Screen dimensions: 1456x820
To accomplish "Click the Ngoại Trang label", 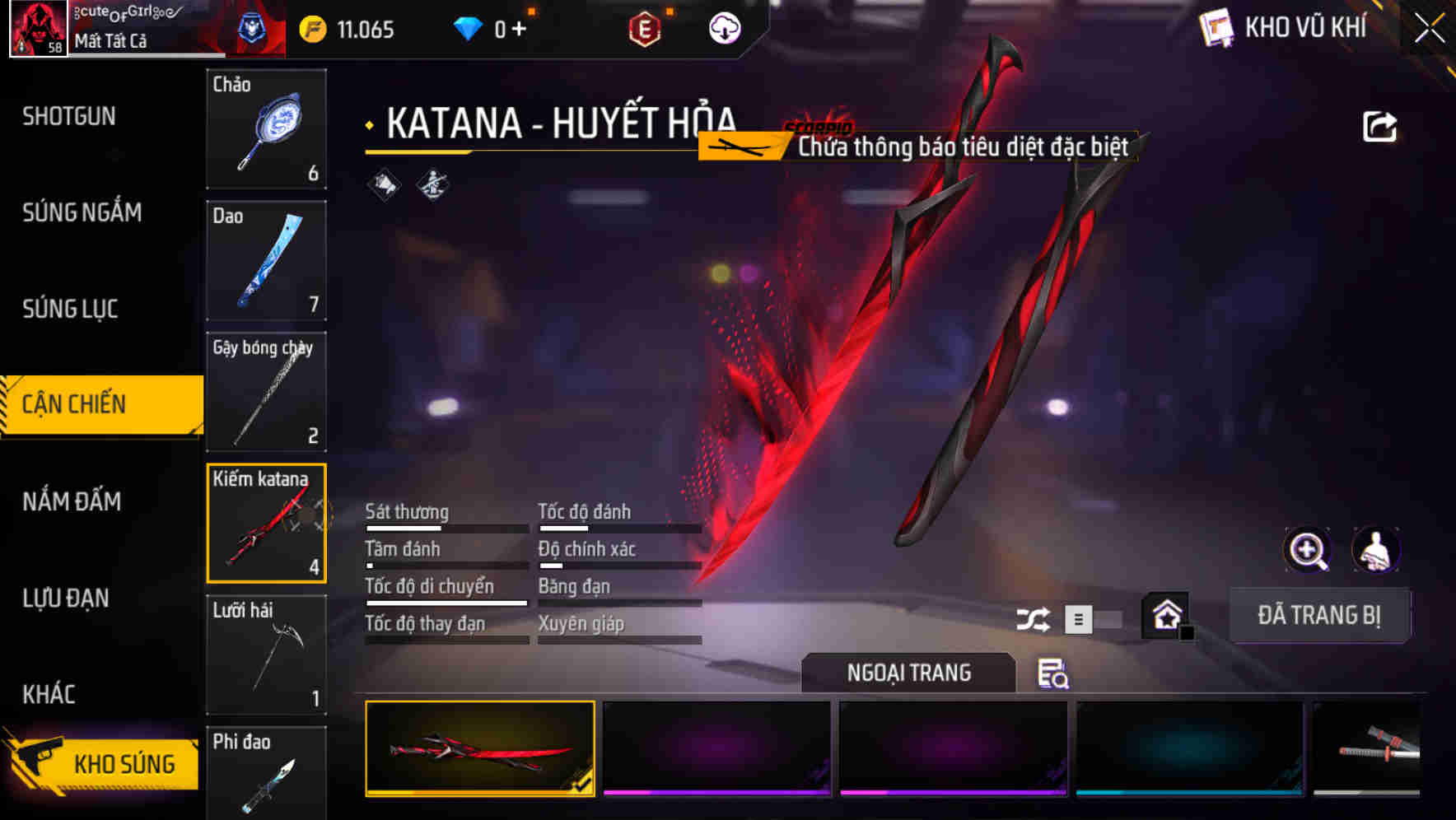I will click(x=908, y=673).
